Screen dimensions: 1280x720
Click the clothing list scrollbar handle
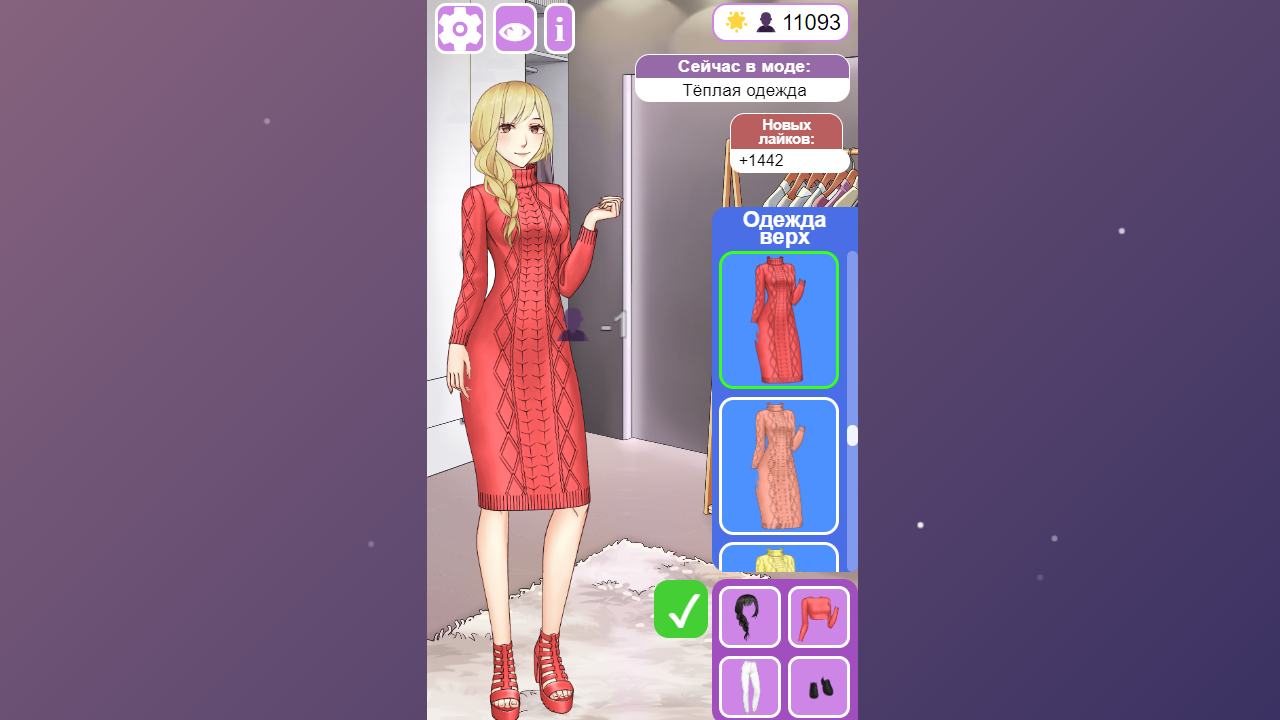(851, 433)
